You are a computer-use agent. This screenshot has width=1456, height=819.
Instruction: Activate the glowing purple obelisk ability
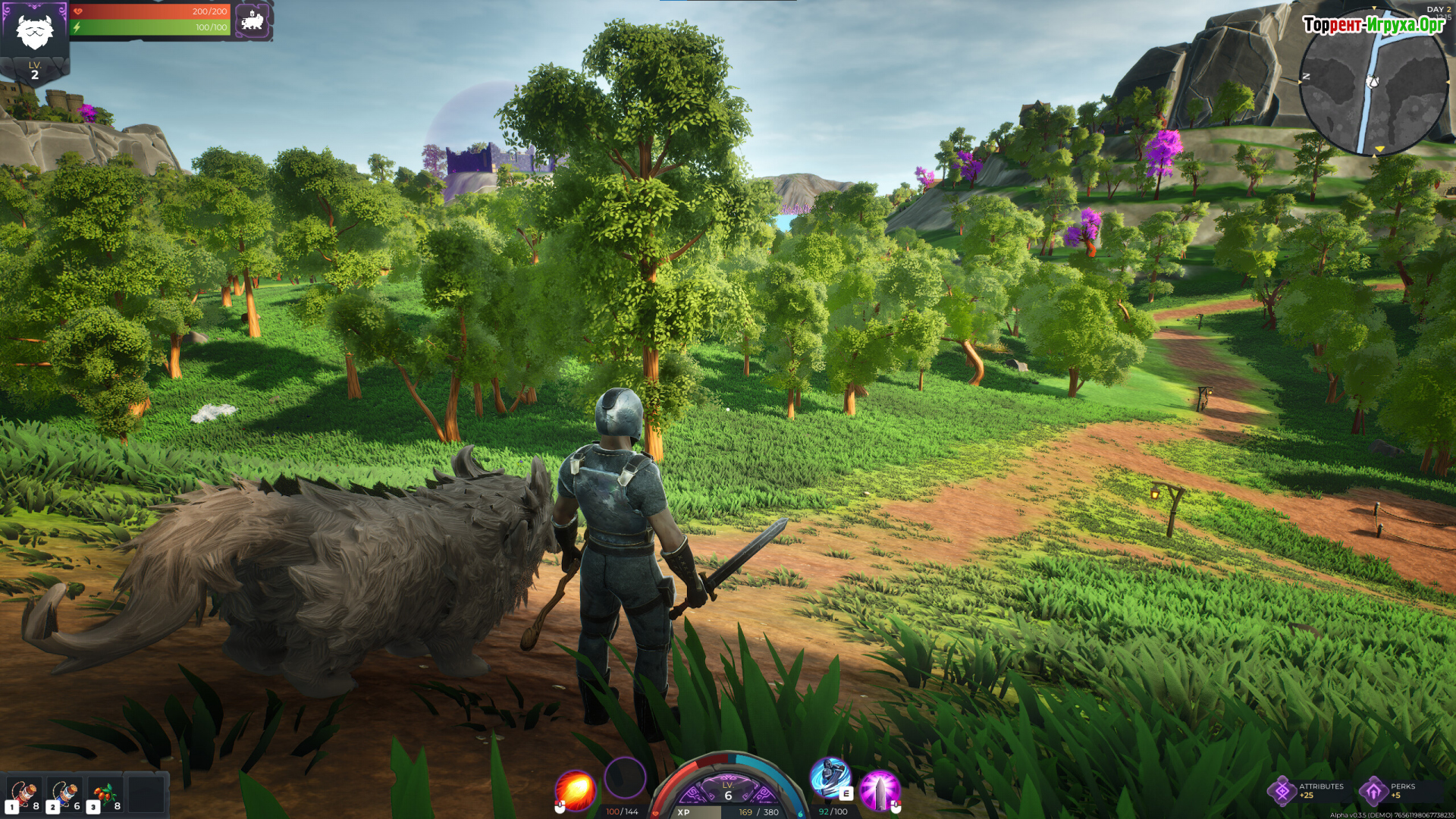(x=880, y=790)
